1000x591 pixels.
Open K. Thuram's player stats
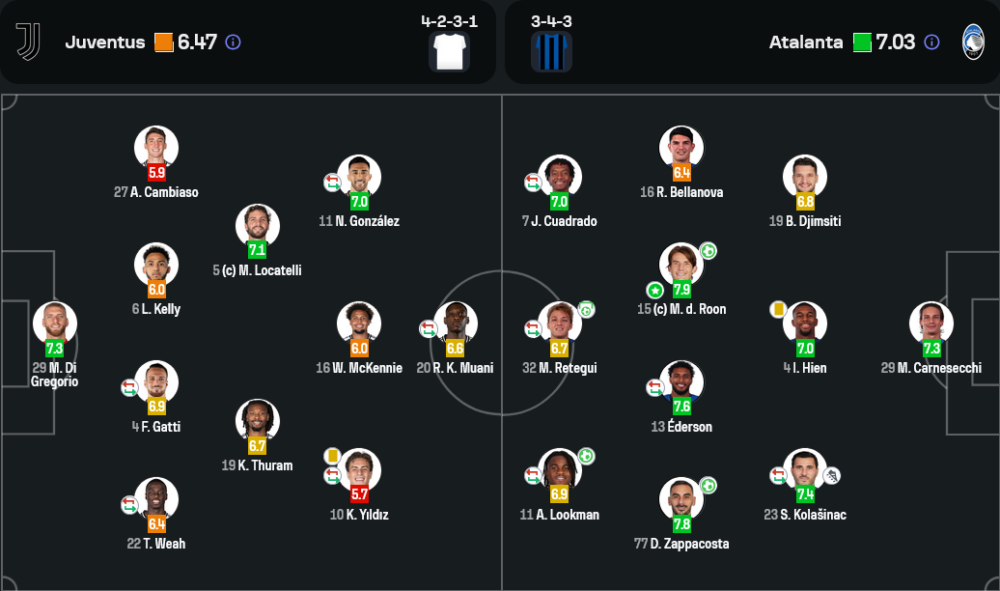[x=257, y=421]
